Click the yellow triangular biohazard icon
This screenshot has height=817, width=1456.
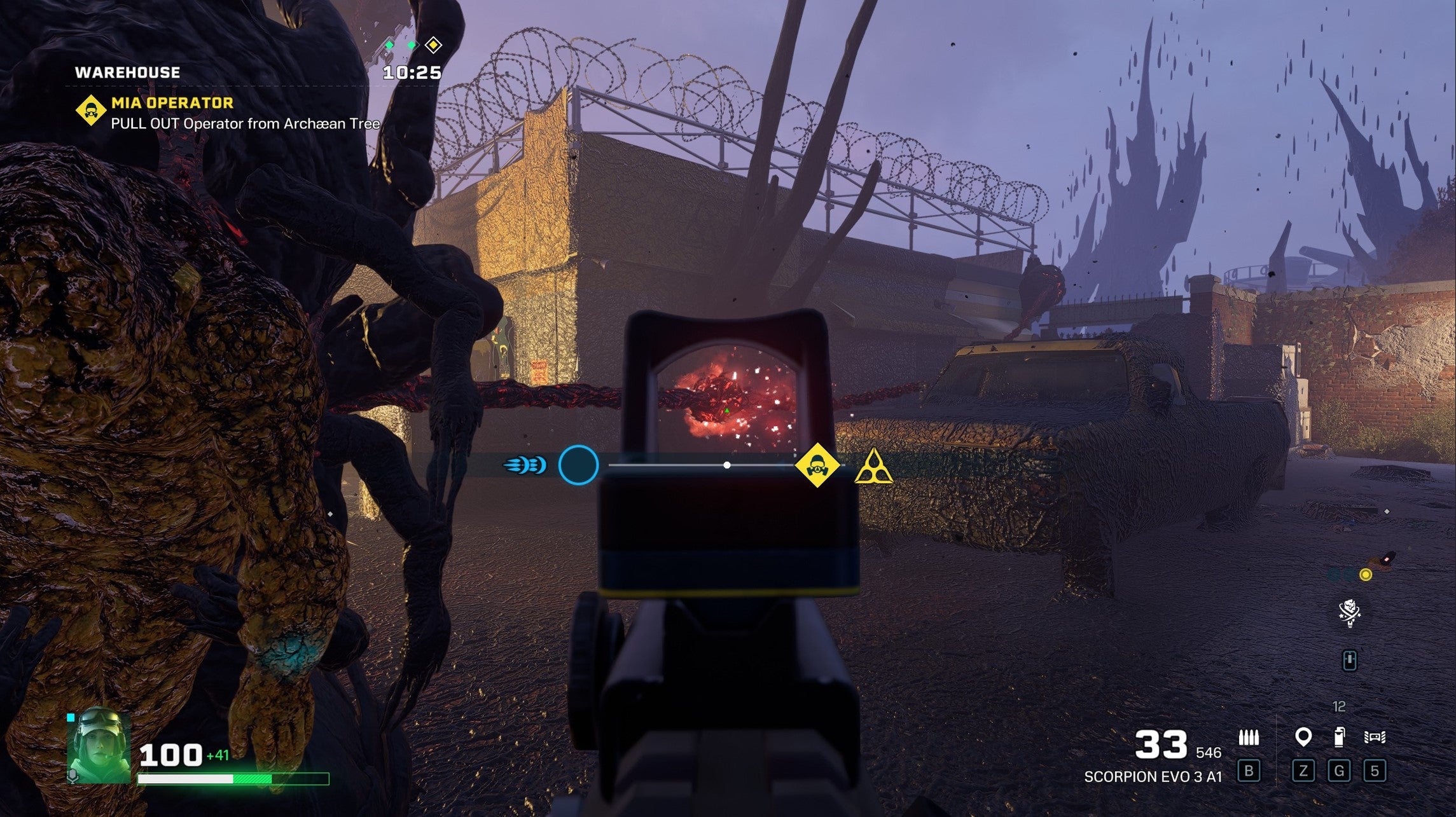[873, 467]
